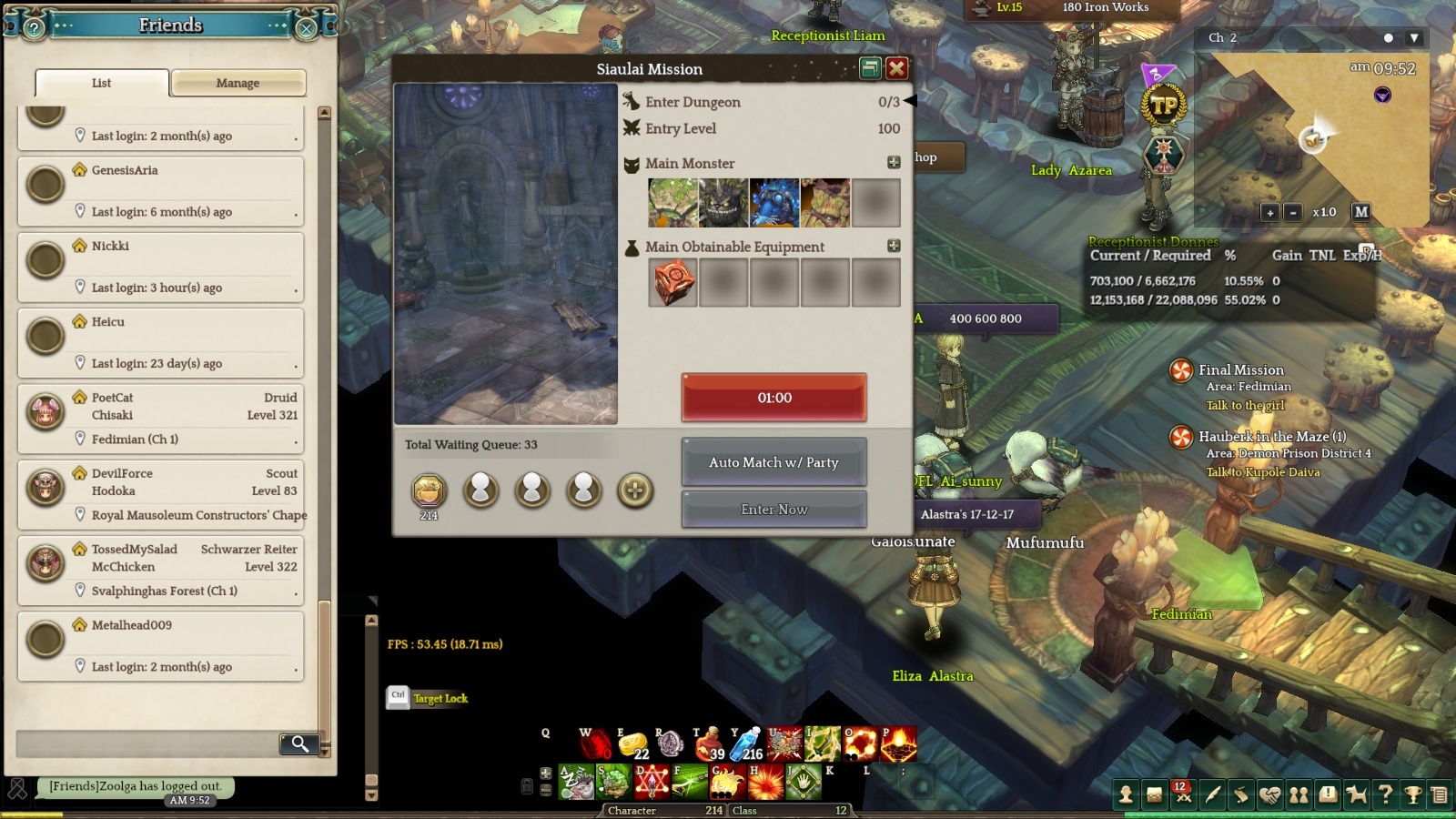Zoom out the minimap with minus button
The image size is (1456, 819).
(x=1292, y=212)
